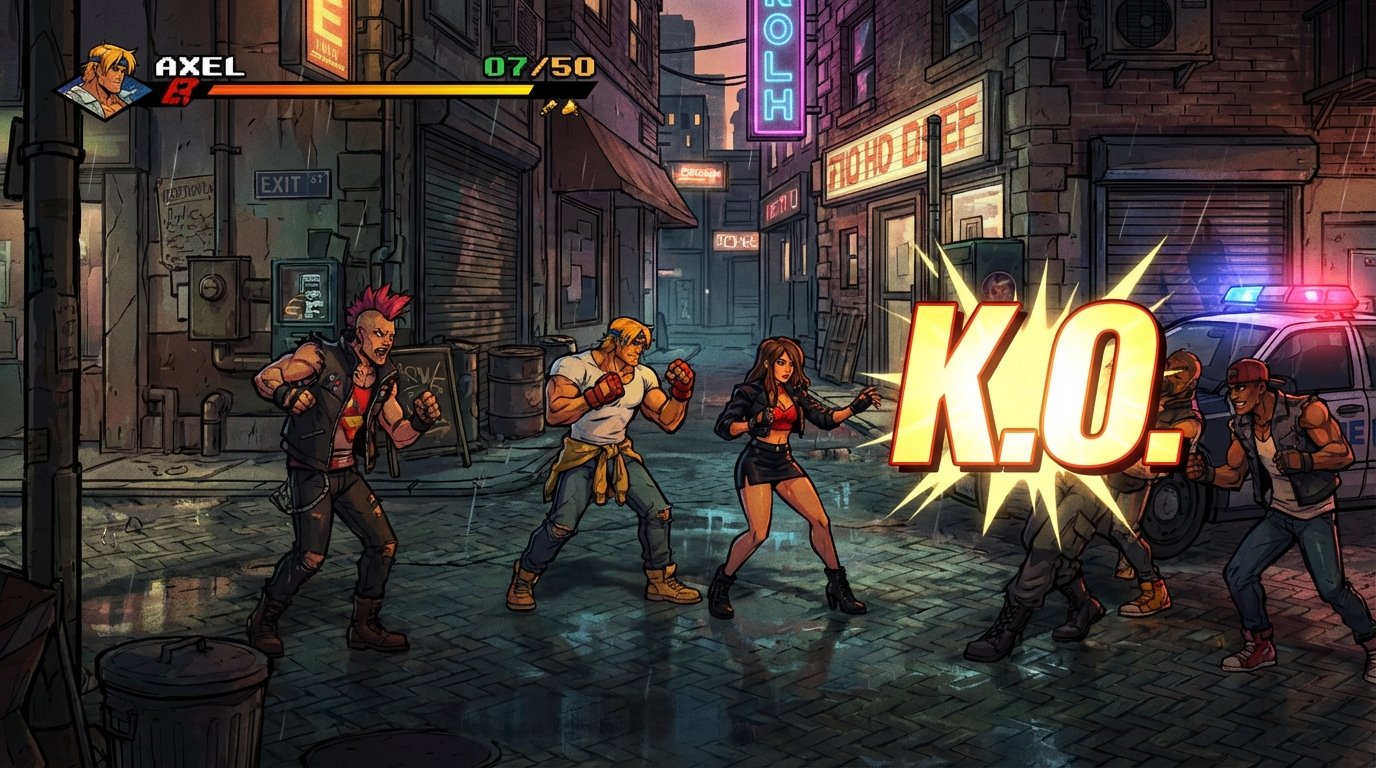The height and width of the screenshot is (768, 1376).
Task: Click the golden pickup icons below the enemy counter
Action: 558,105
